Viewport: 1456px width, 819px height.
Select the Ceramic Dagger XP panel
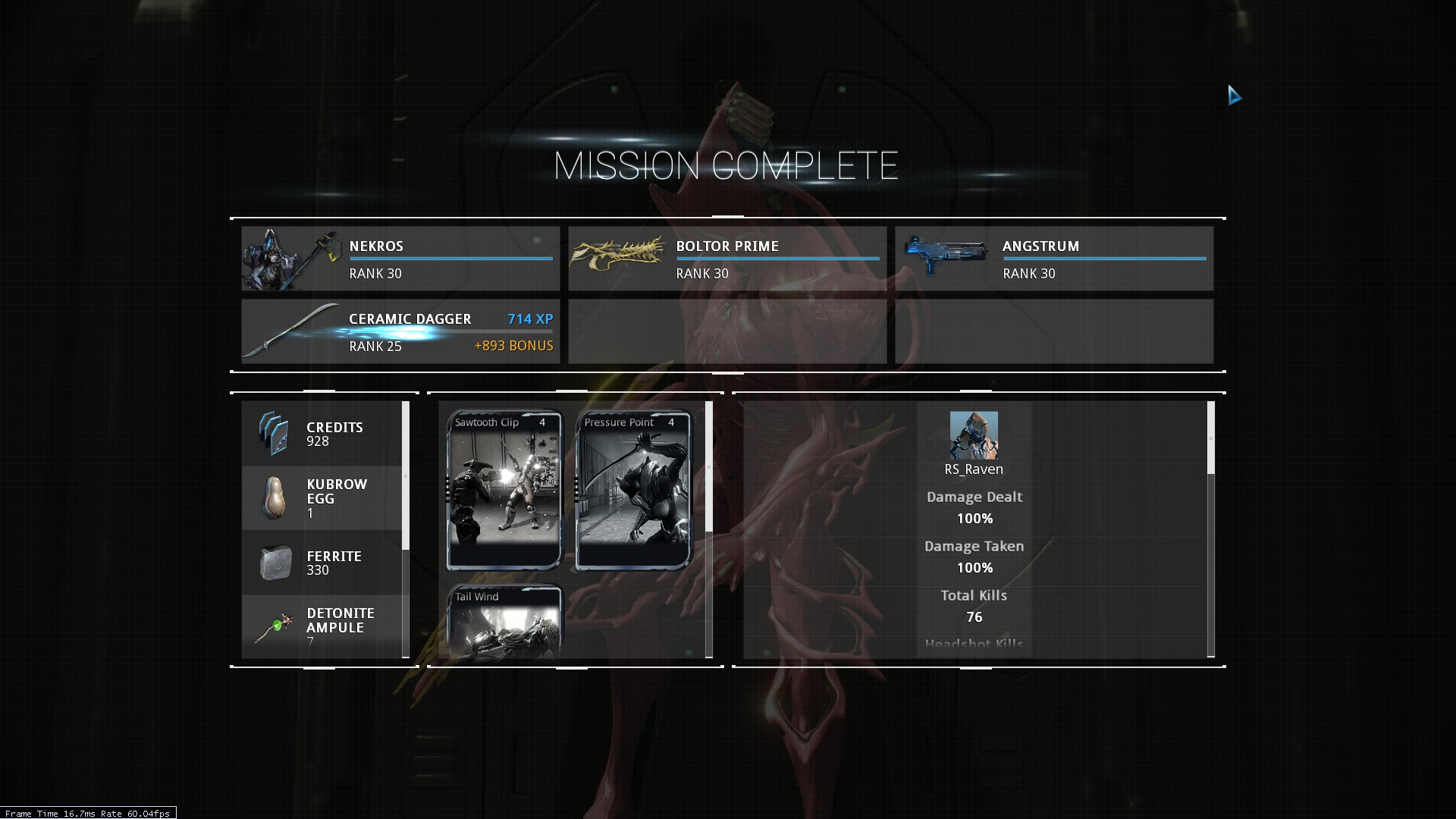coord(400,331)
